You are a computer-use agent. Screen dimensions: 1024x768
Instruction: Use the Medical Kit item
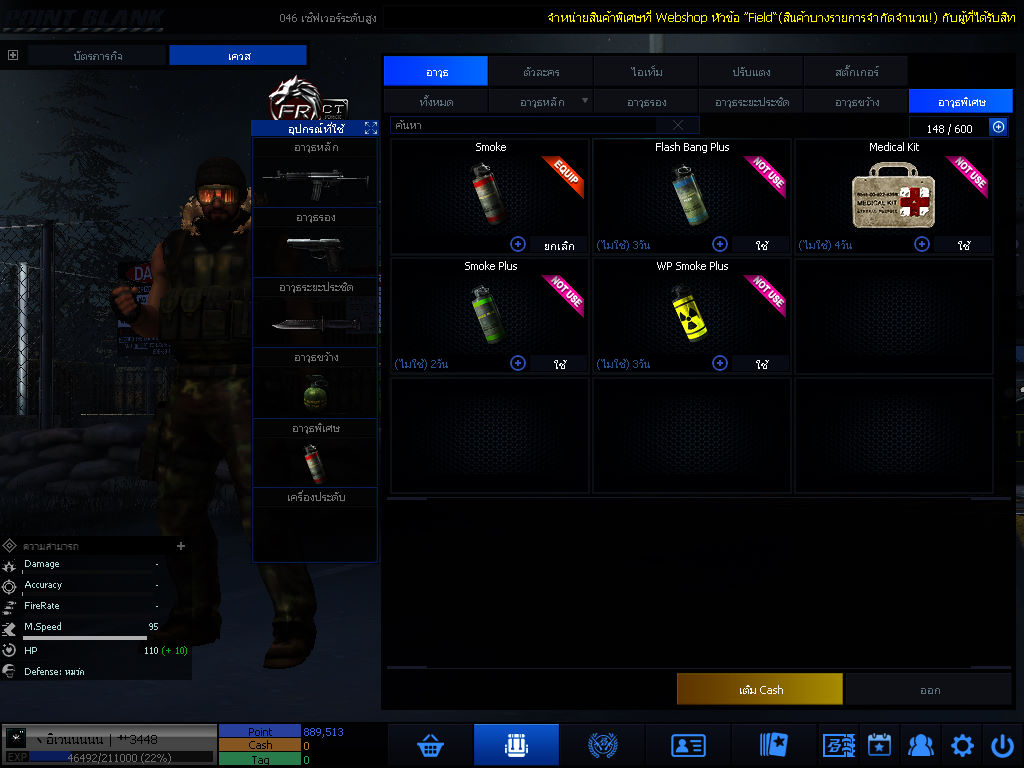[x=964, y=245]
